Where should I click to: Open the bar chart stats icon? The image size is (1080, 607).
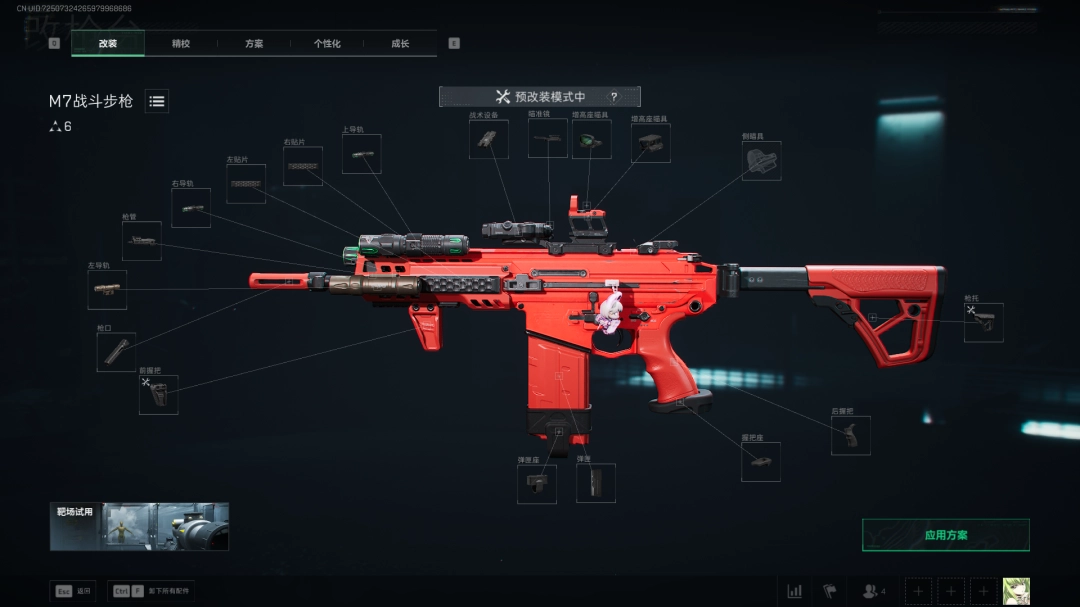[x=794, y=591]
